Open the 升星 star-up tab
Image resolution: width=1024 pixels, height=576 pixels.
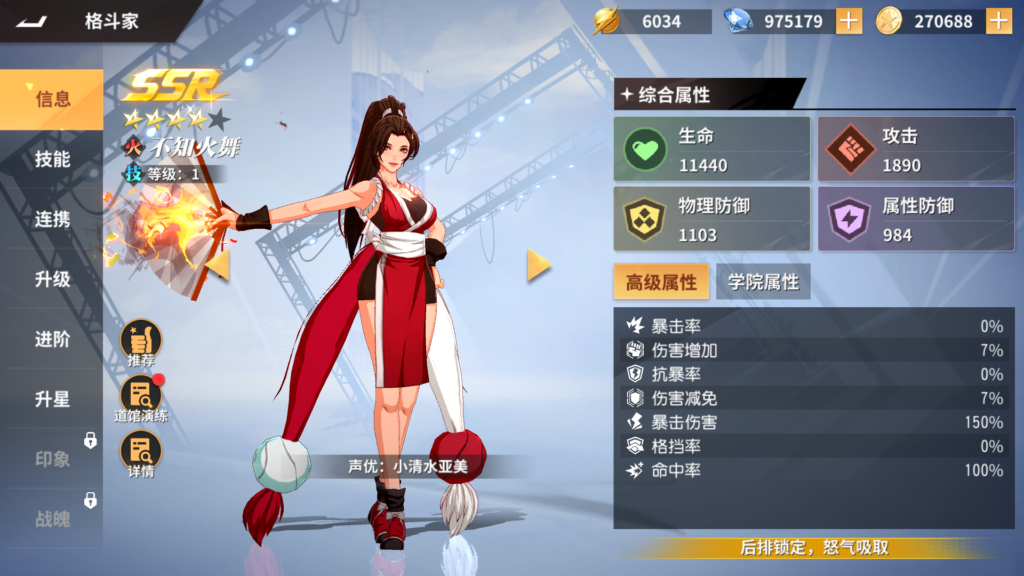click(x=52, y=399)
